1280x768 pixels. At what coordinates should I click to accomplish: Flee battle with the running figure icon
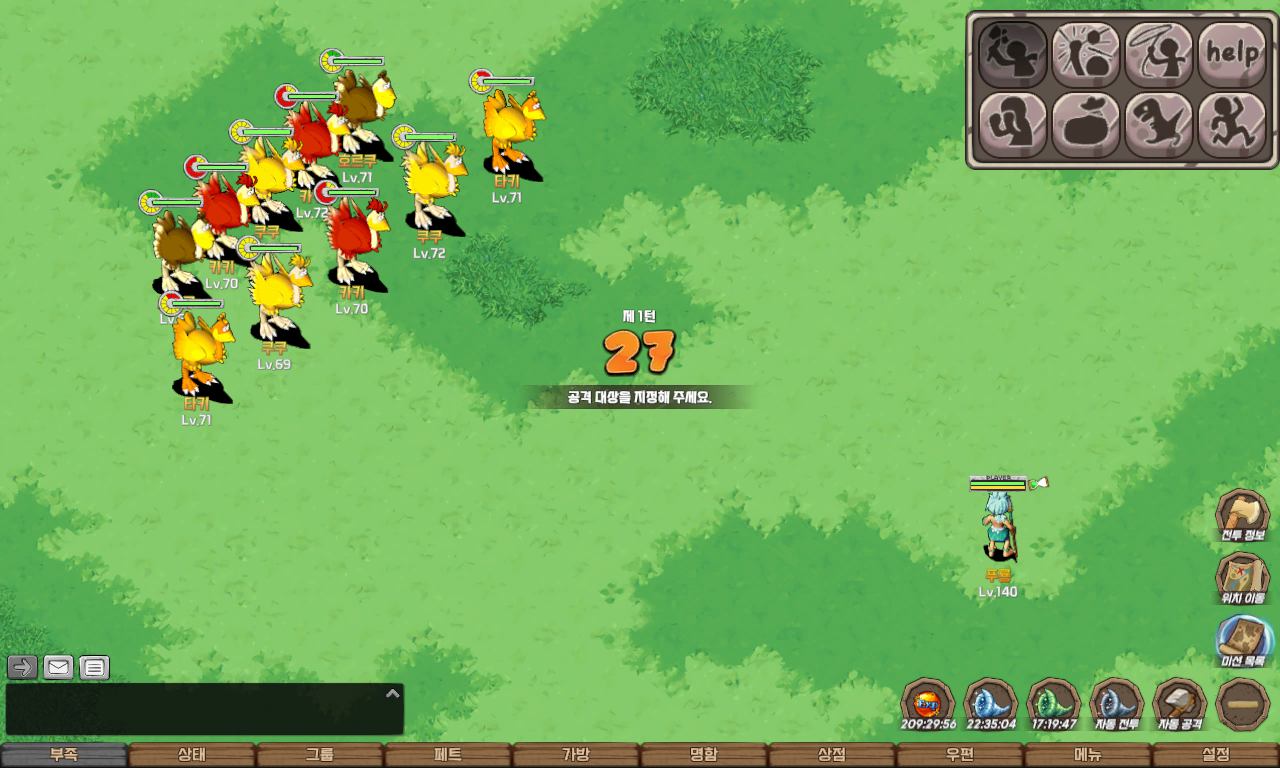click(x=1232, y=125)
